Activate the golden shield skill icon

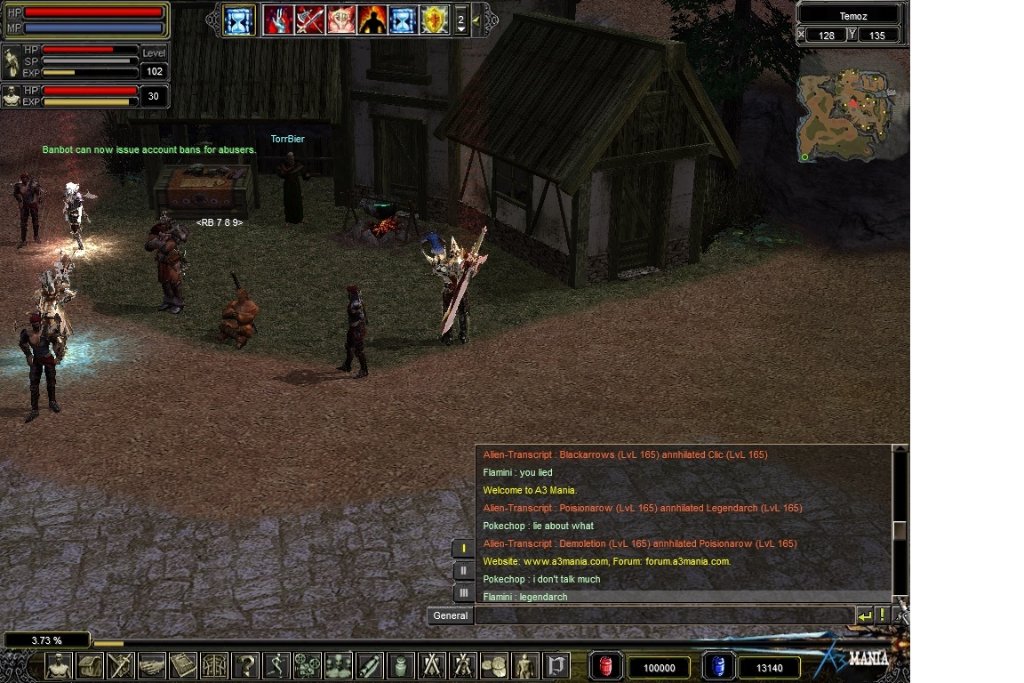pos(434,19)
